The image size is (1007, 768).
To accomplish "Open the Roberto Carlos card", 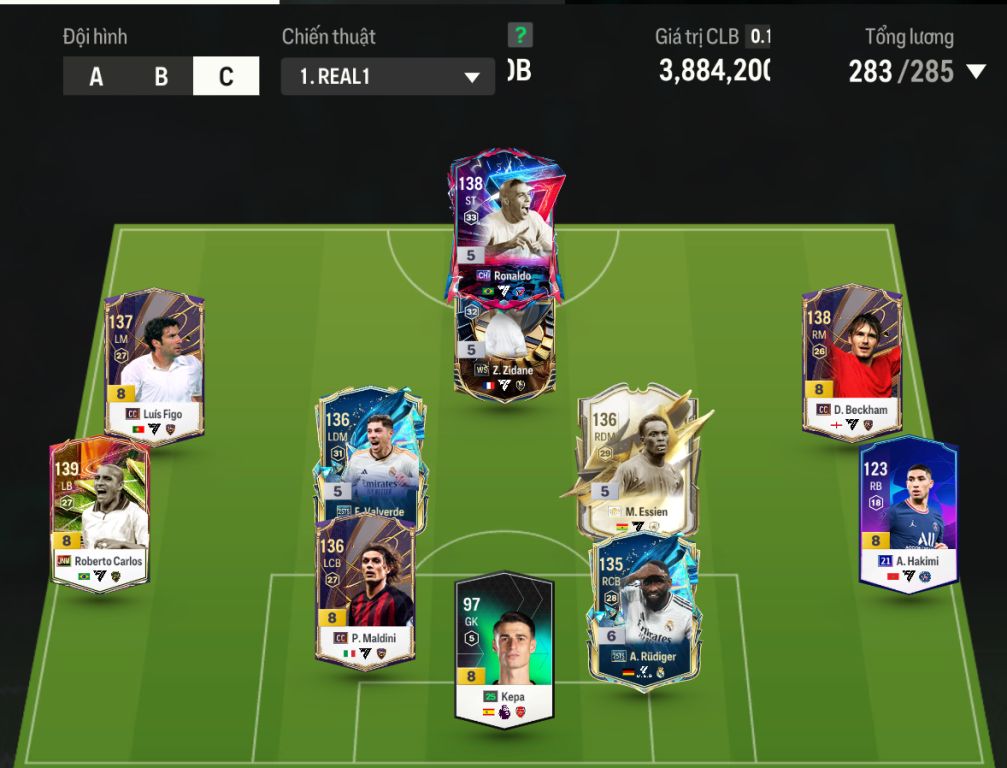I will click(100, 512).
